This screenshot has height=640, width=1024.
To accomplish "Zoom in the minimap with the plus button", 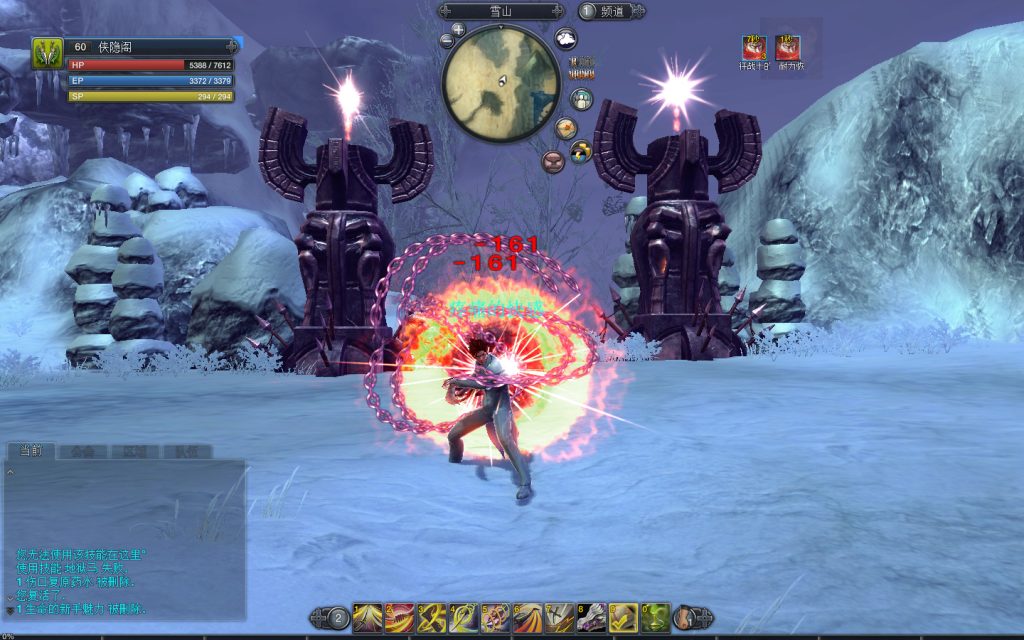I will [458, 29].
